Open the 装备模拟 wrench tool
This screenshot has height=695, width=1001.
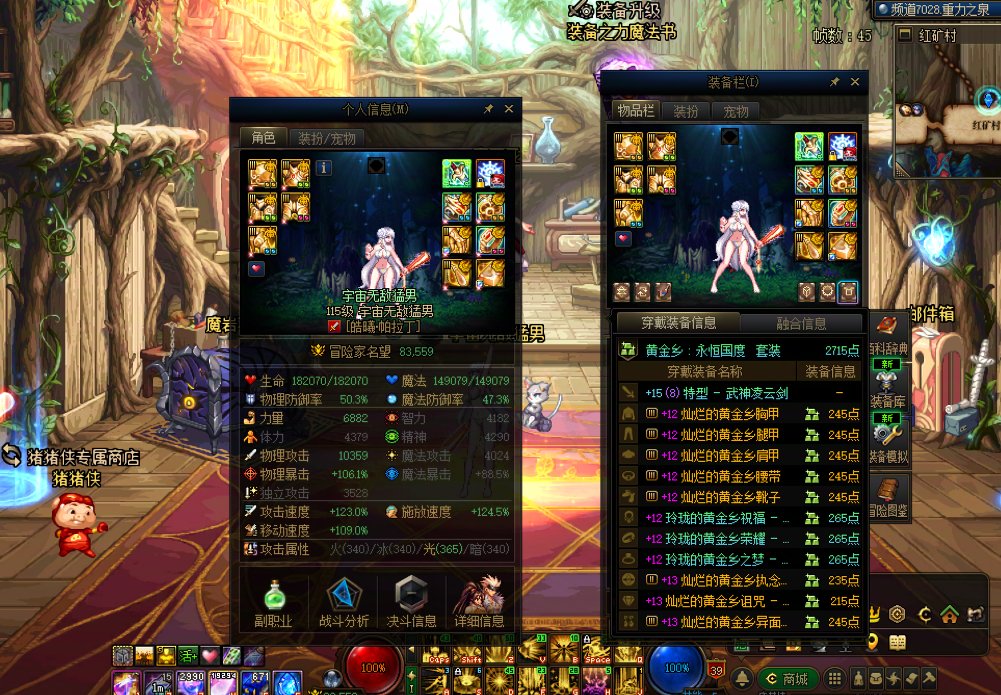tap(887, 435)
